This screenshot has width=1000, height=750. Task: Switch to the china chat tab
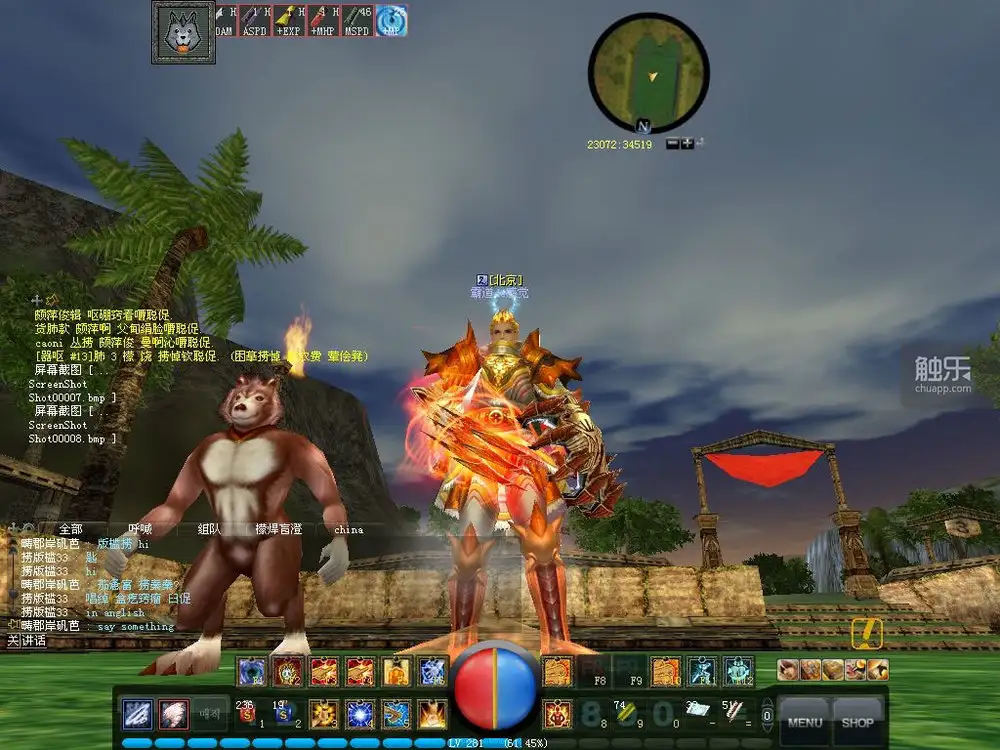[348, 529]
